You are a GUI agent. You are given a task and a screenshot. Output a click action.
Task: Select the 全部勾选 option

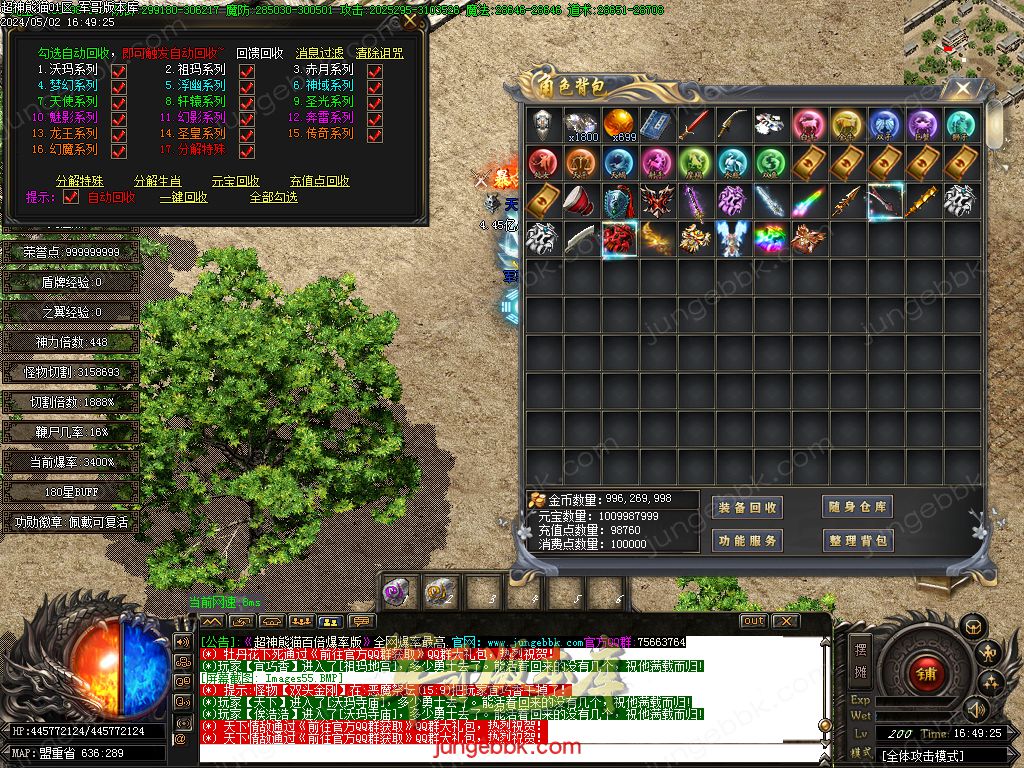tap(273, 198)
